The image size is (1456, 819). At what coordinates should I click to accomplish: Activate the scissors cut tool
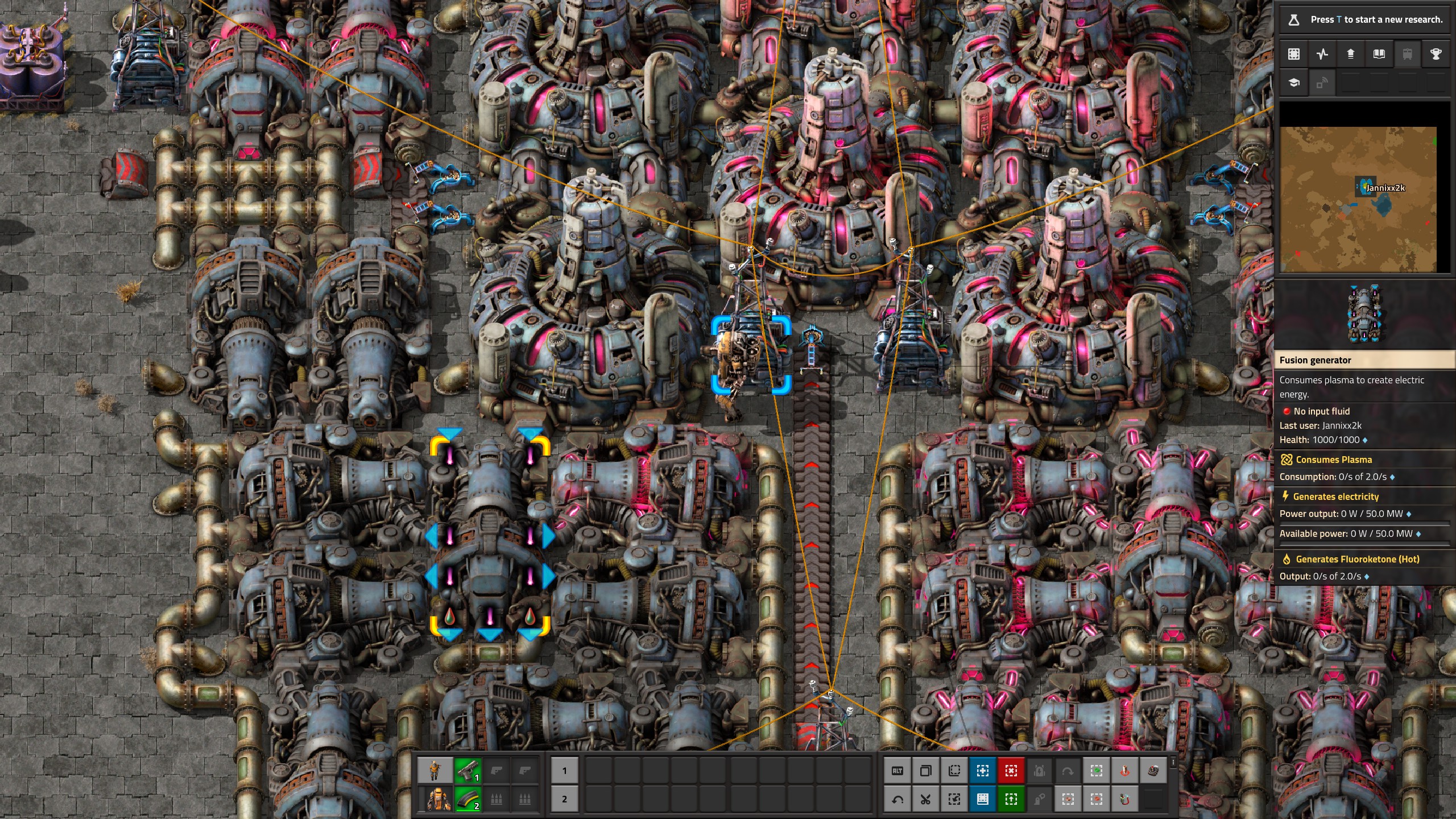[925, 799]
